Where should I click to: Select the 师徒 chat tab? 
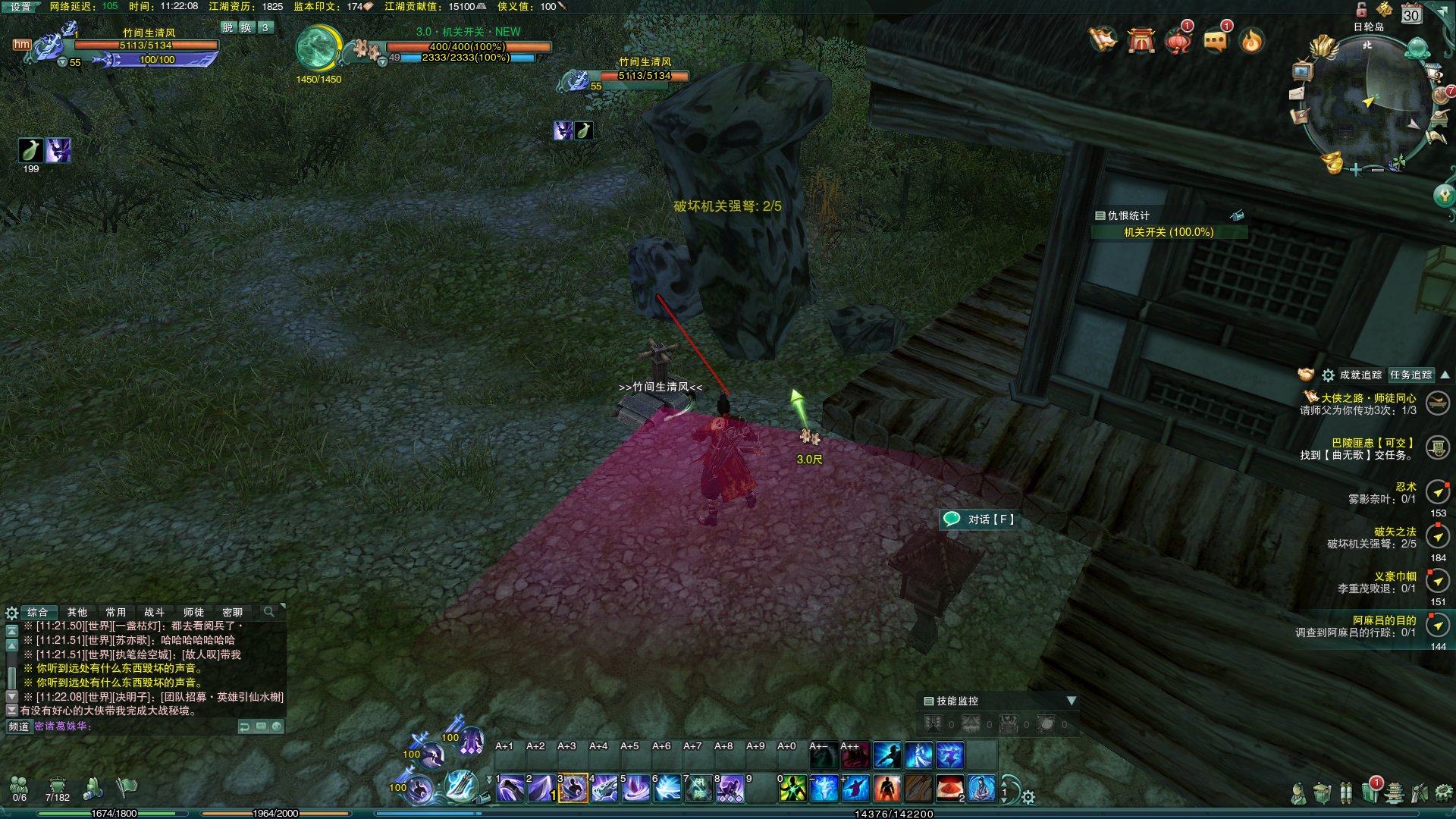(x=193, y=612)
